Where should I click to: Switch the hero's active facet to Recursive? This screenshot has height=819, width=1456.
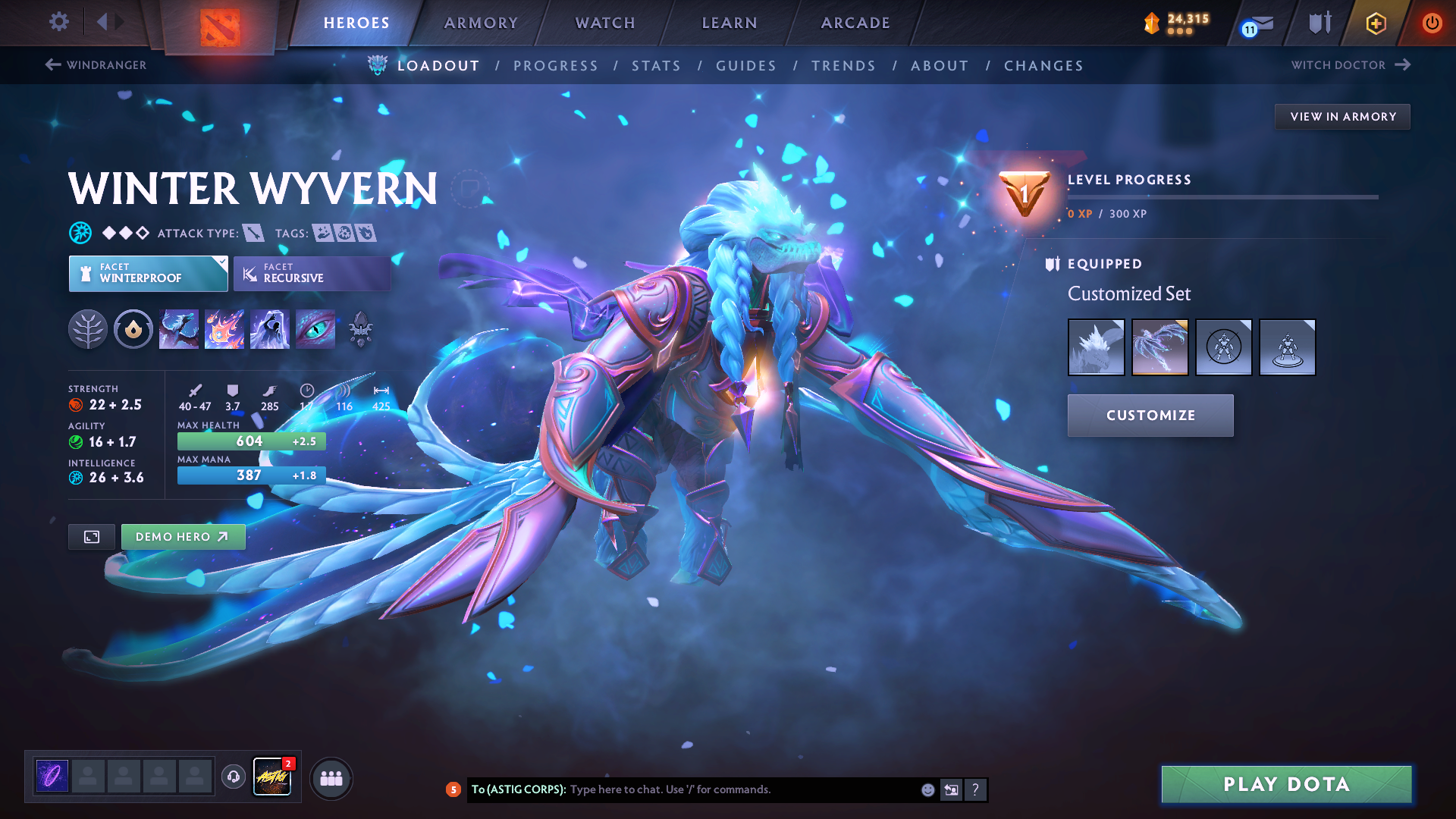coord(312,273)
